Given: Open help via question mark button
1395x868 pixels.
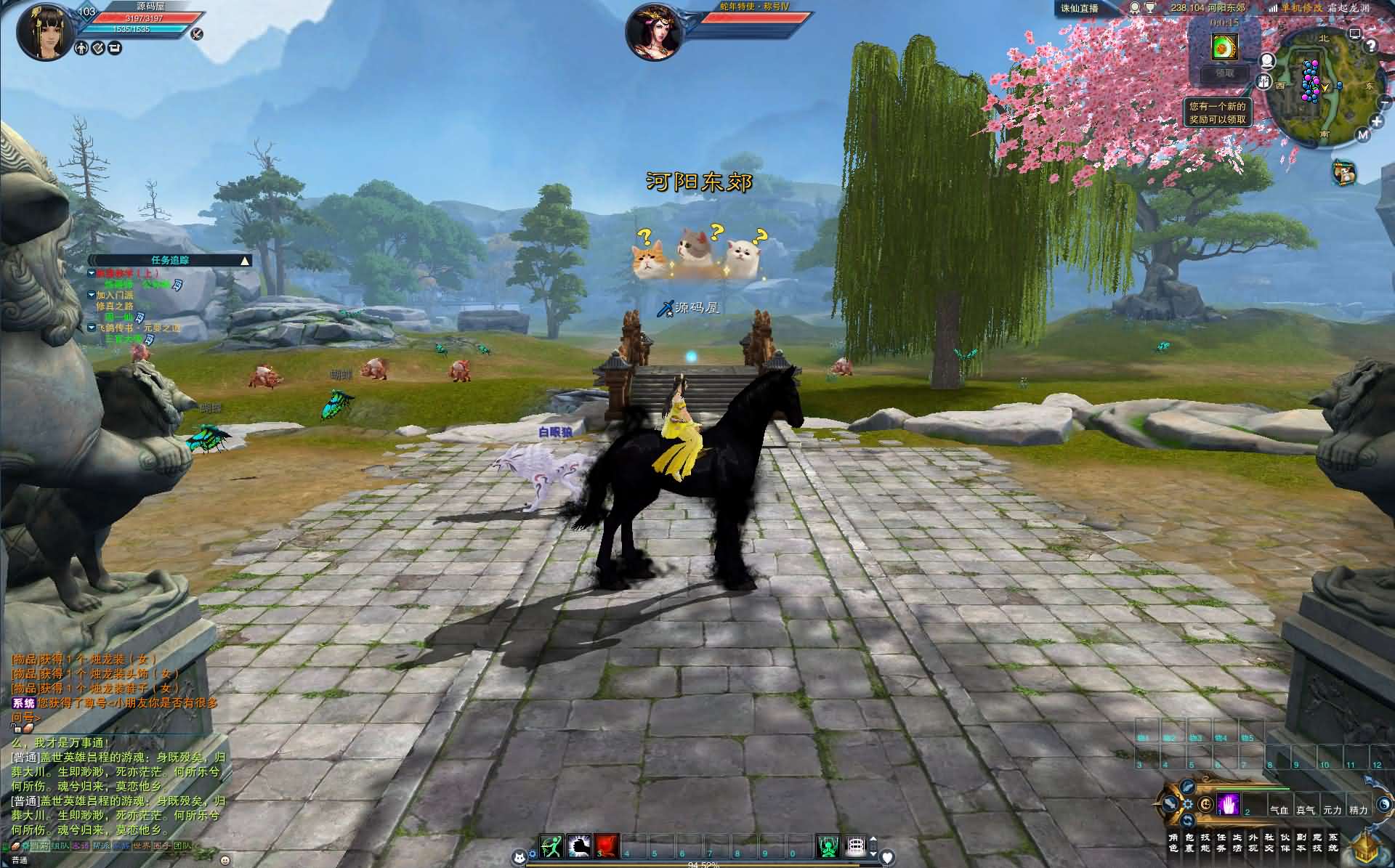Looking at the screenshot, I should (x=1371, y=46).
